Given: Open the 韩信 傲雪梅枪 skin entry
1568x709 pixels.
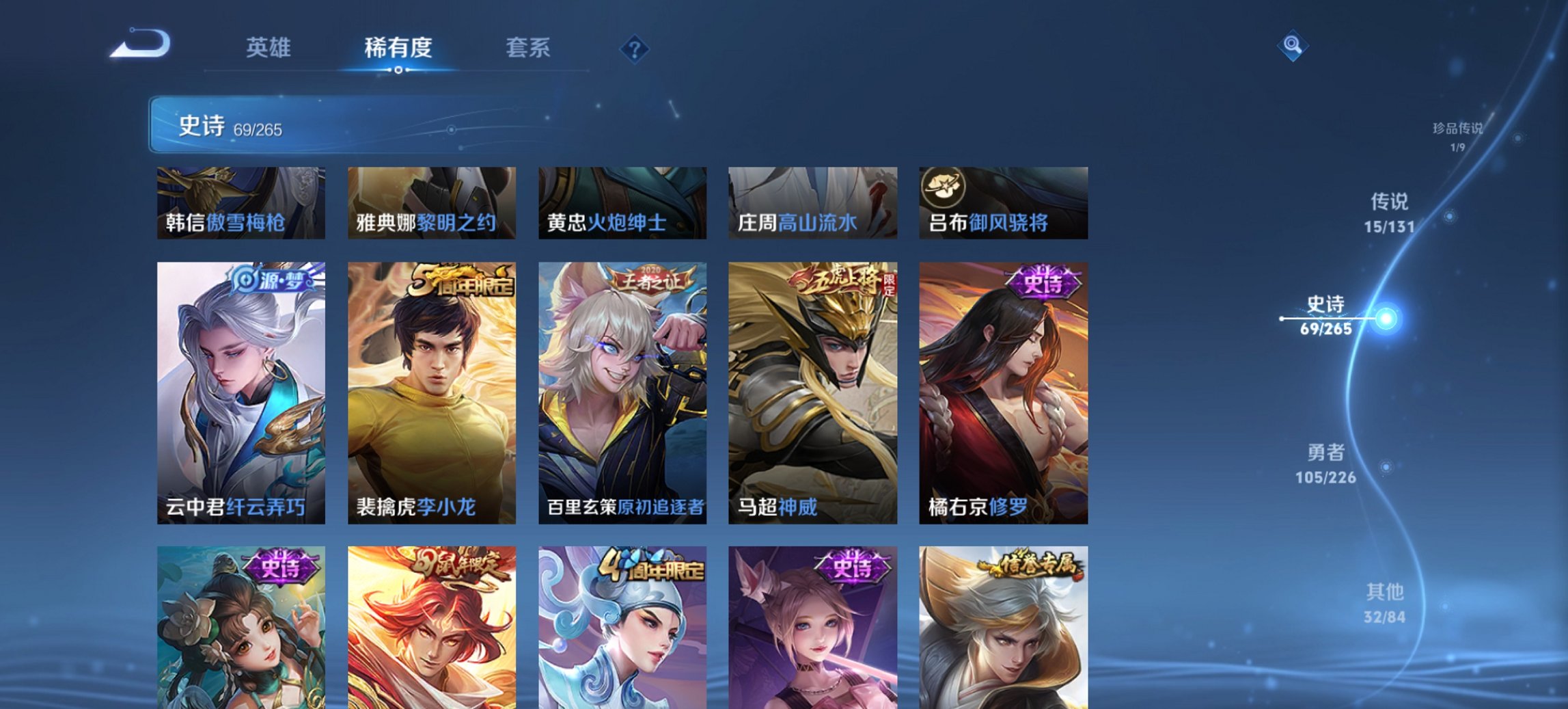Looking at the screenshot, I should pyautogui.click(x=240, y=202).
